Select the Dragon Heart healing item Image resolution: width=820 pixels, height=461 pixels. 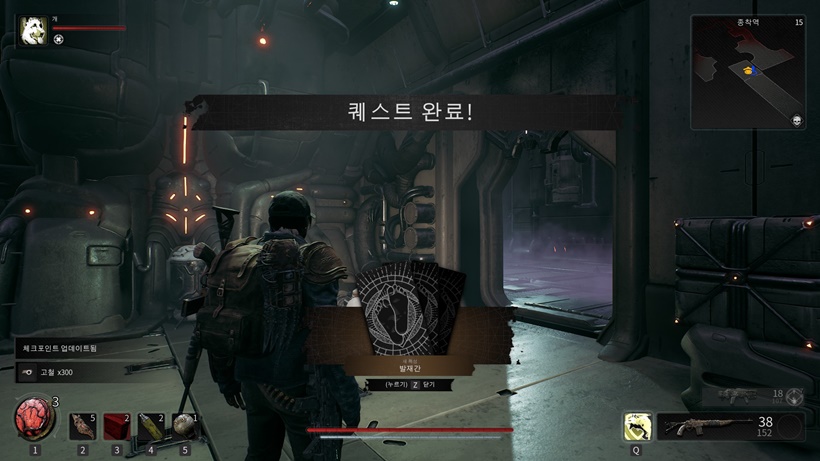point(35,420)
